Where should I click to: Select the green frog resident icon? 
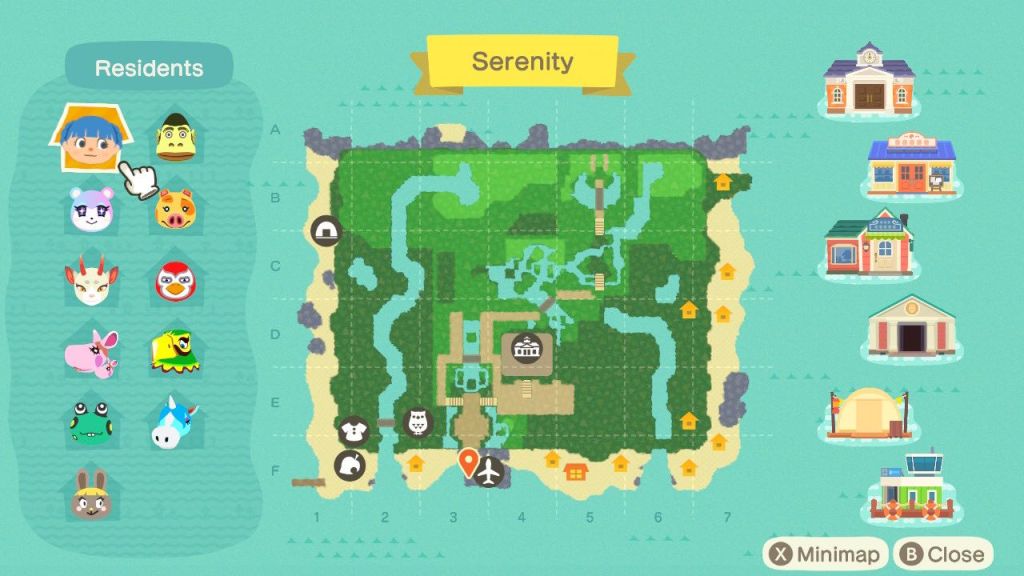pos(88,421)
